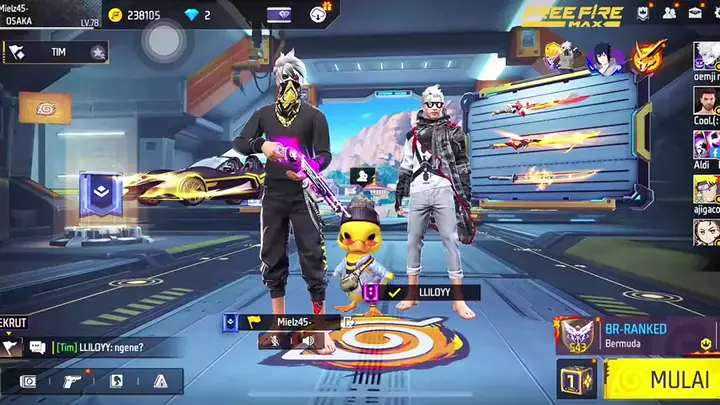Open the friends list icon
Image resolution: width=720 pixels, height=405 pixels.
(670, 13)
